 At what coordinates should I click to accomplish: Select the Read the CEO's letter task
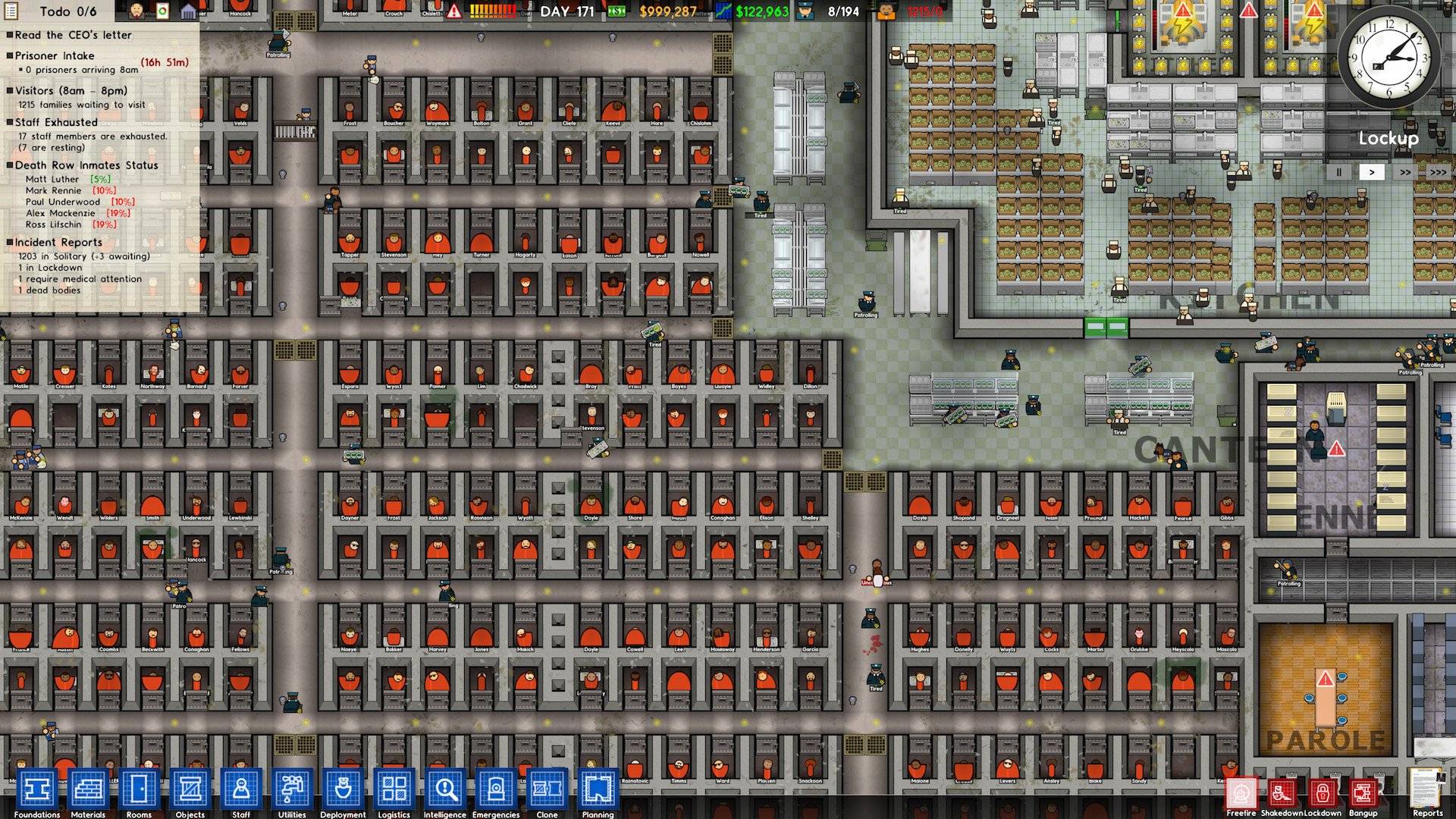pyautogui.click(x=72, y=35)
